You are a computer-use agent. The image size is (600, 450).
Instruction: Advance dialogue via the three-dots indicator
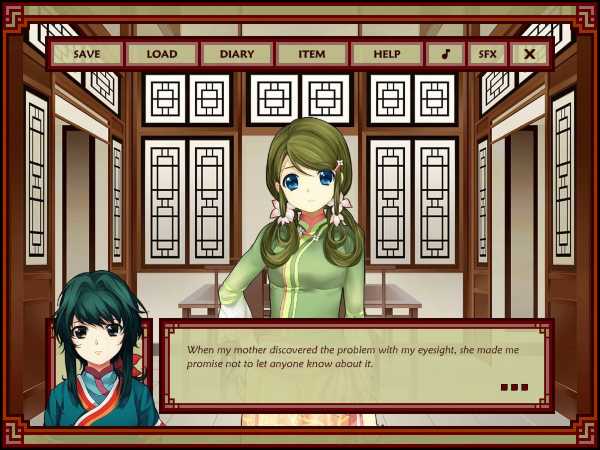coord(513,387)
